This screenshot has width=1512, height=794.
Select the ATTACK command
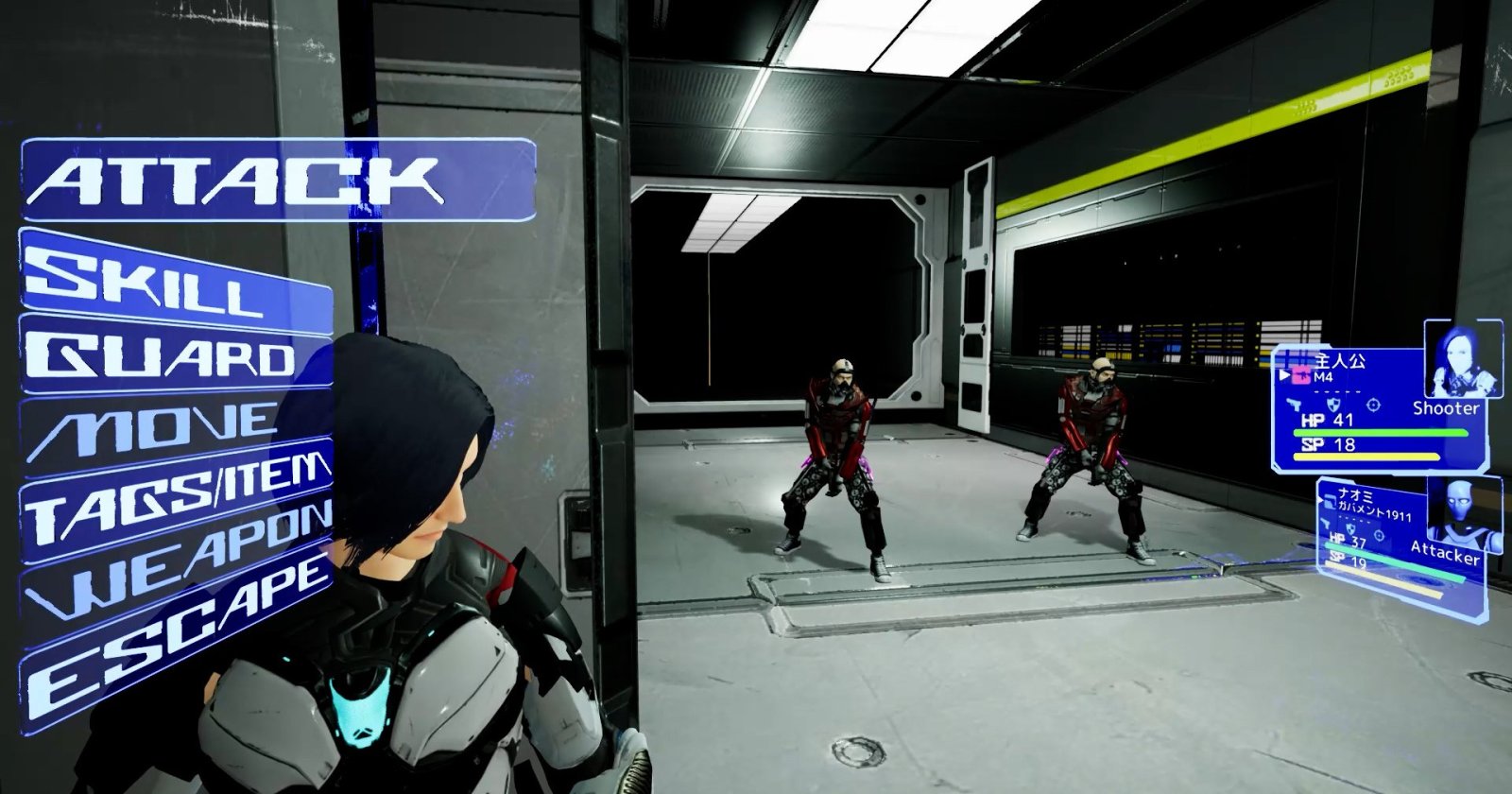(278, 181)
